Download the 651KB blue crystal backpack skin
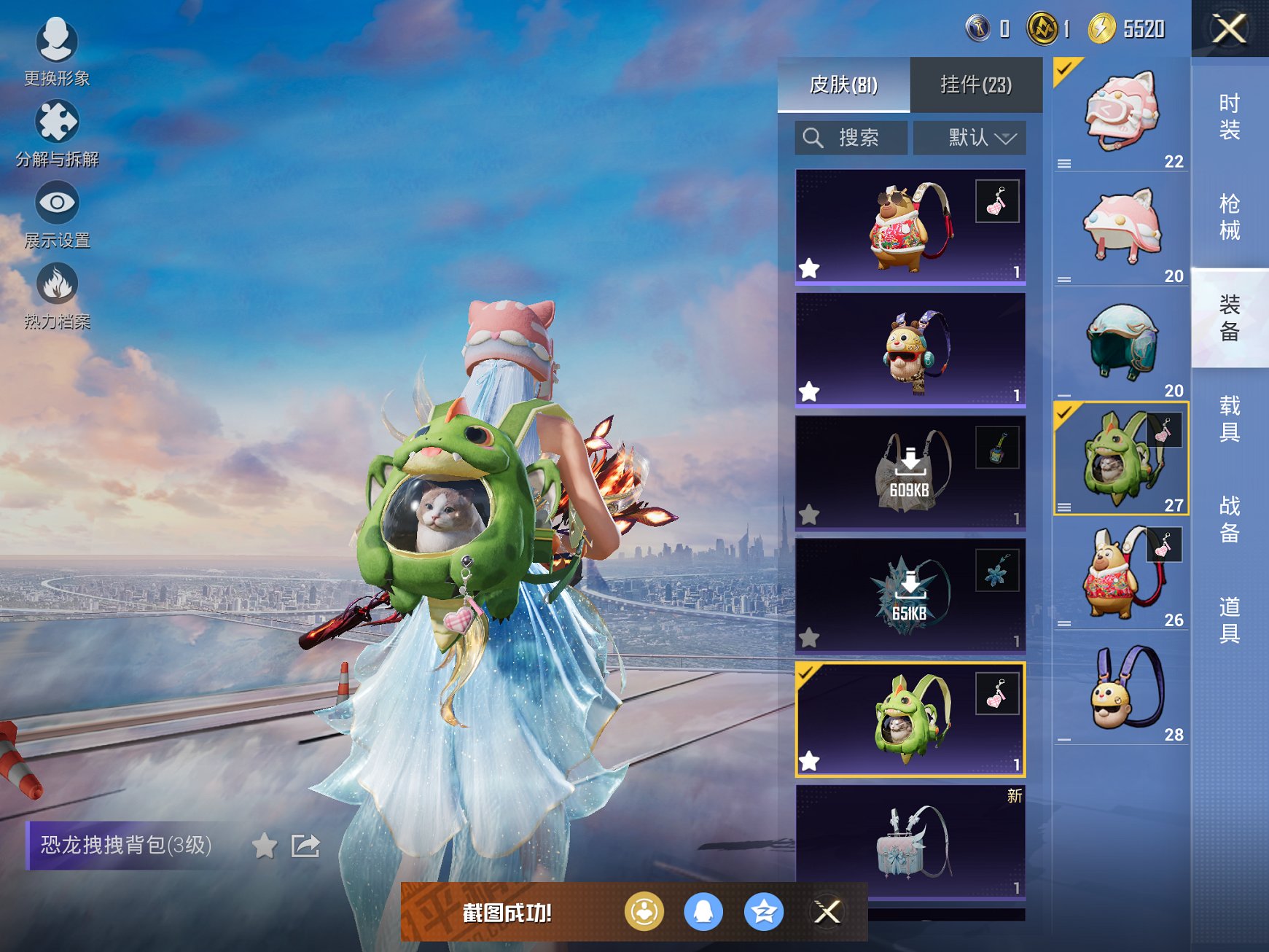The height and width of the screenshot is (952, 1269). (910, 595)
